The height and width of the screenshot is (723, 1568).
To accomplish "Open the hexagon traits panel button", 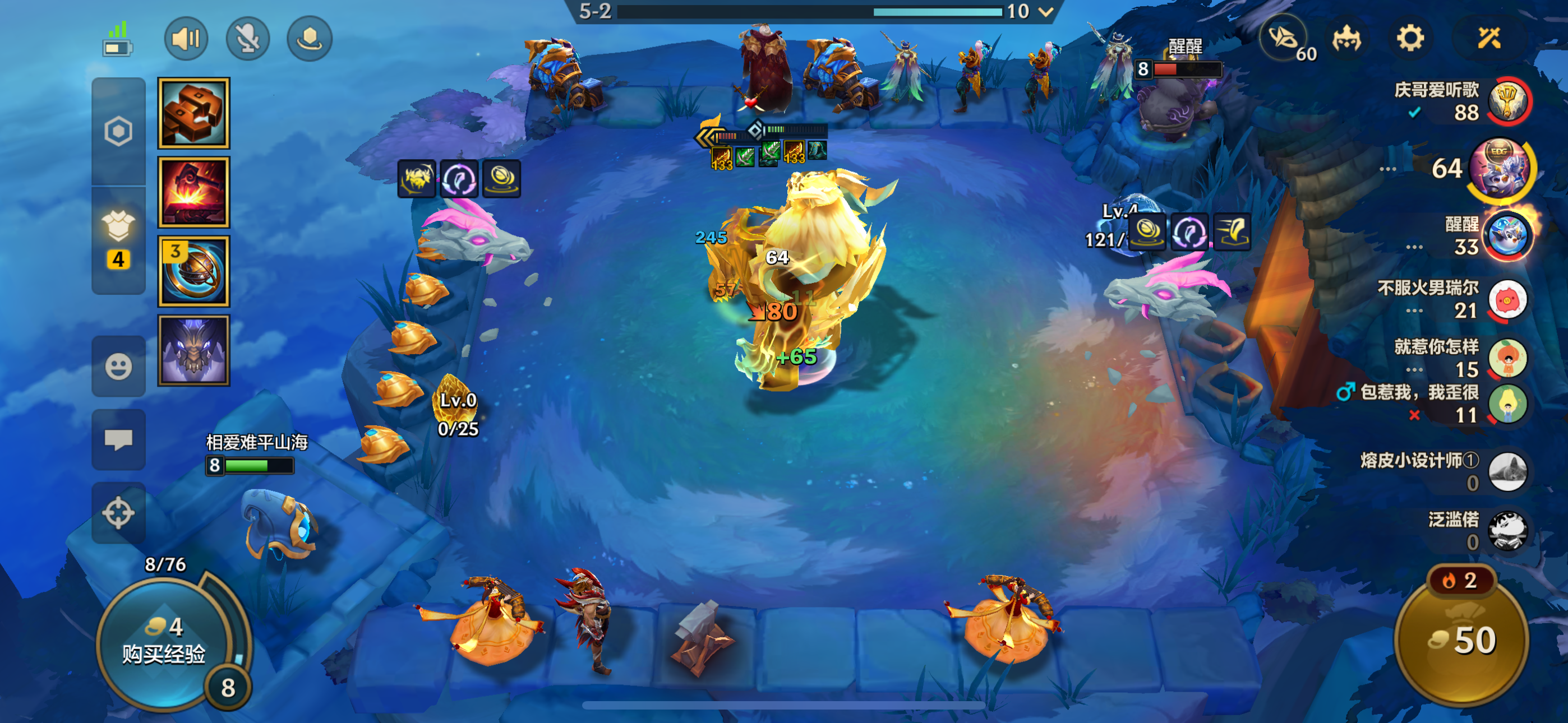I will tap(118, 132).
